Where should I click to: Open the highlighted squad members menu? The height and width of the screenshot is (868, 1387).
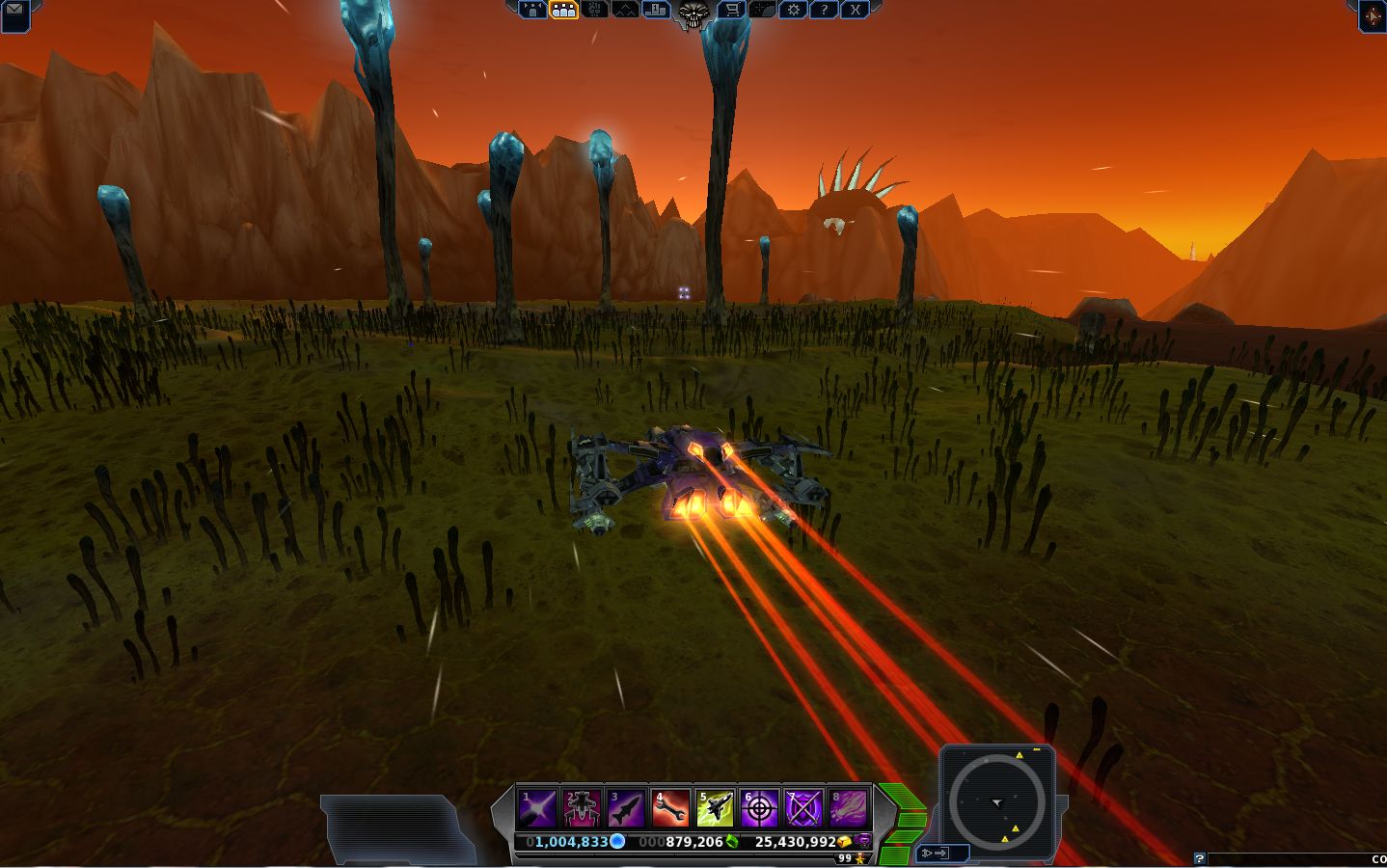[563, 10]
